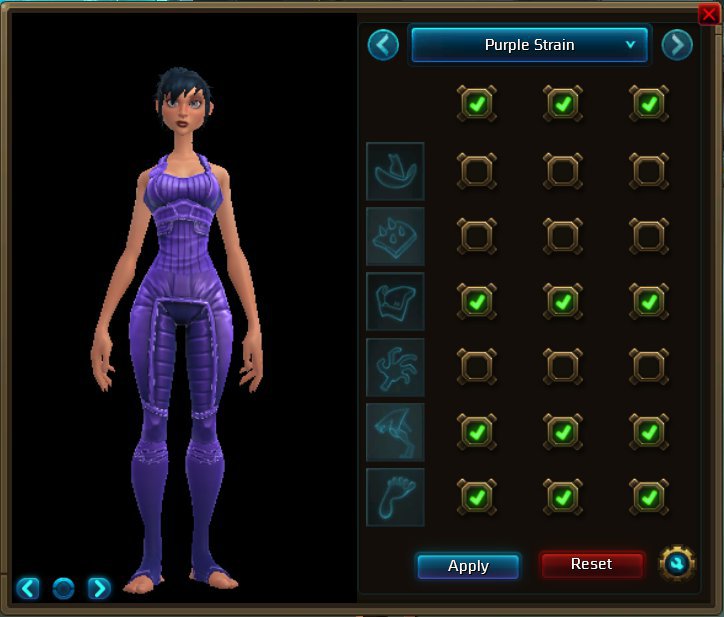Select the chest armor slot icon
This screenshot has width=724, height=617.
[395, 301]
